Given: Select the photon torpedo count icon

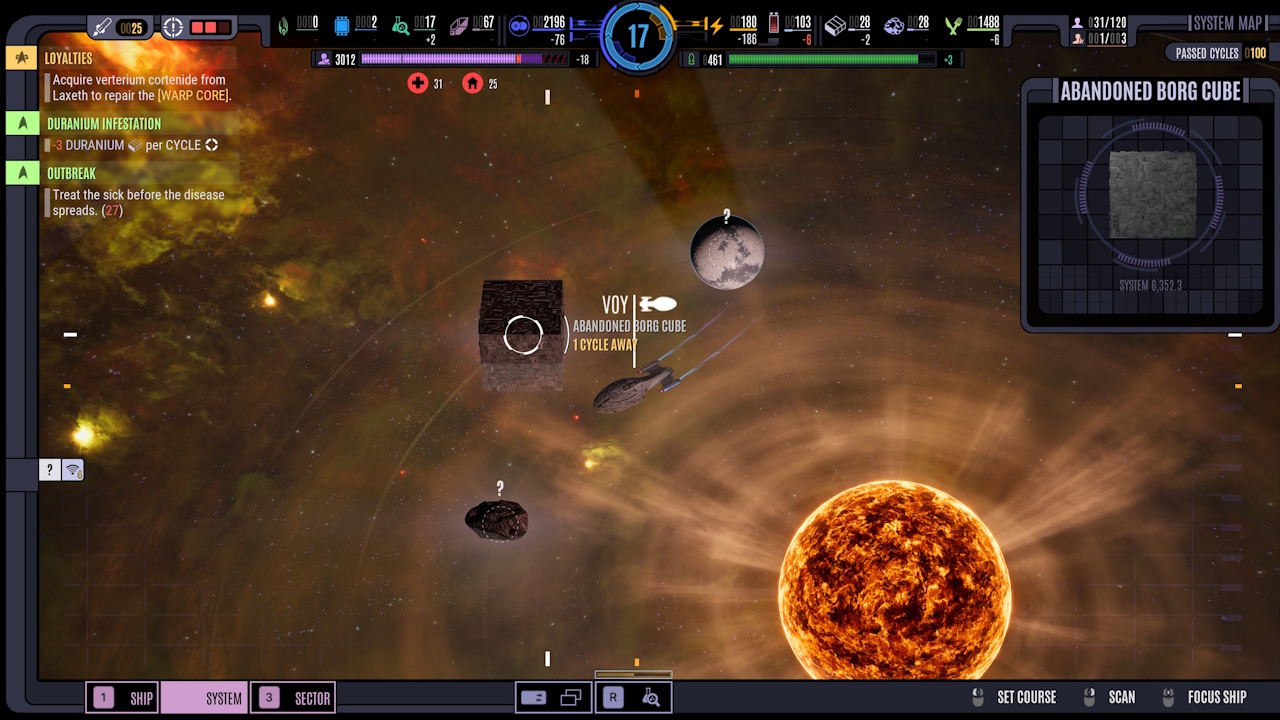Looking at the screenshot, I should tap(103, 27).
